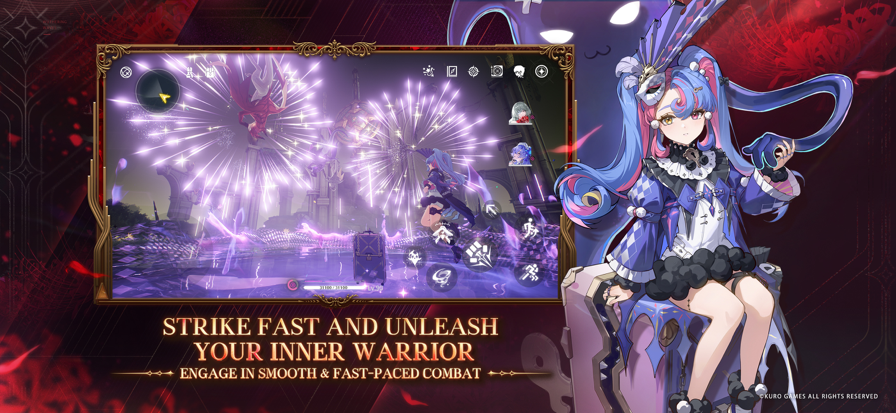Screen dimensions: 896x413
Task: Activate the character-silhouette ultimate skill
Action: pos(443,234)
